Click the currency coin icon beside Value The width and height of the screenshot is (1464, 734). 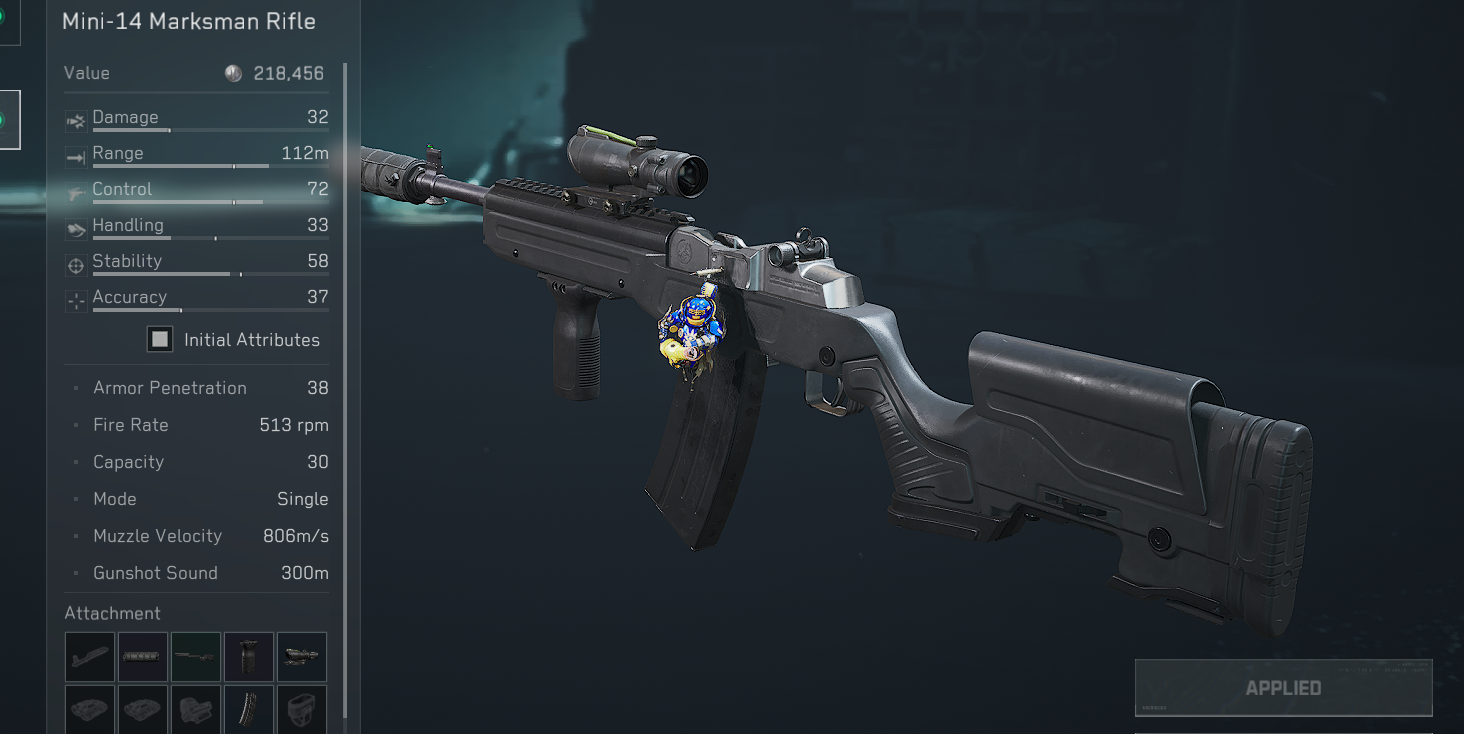tap(231, 72)
